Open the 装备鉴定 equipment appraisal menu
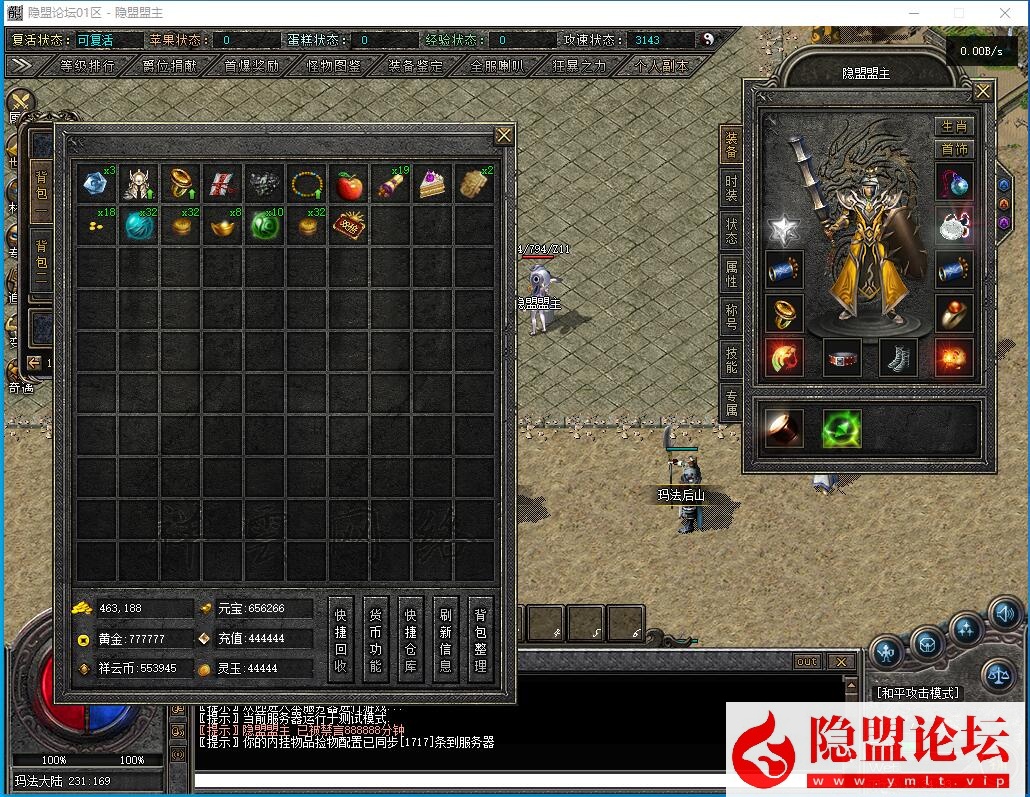1030x797 pixels. click(416, 66)
